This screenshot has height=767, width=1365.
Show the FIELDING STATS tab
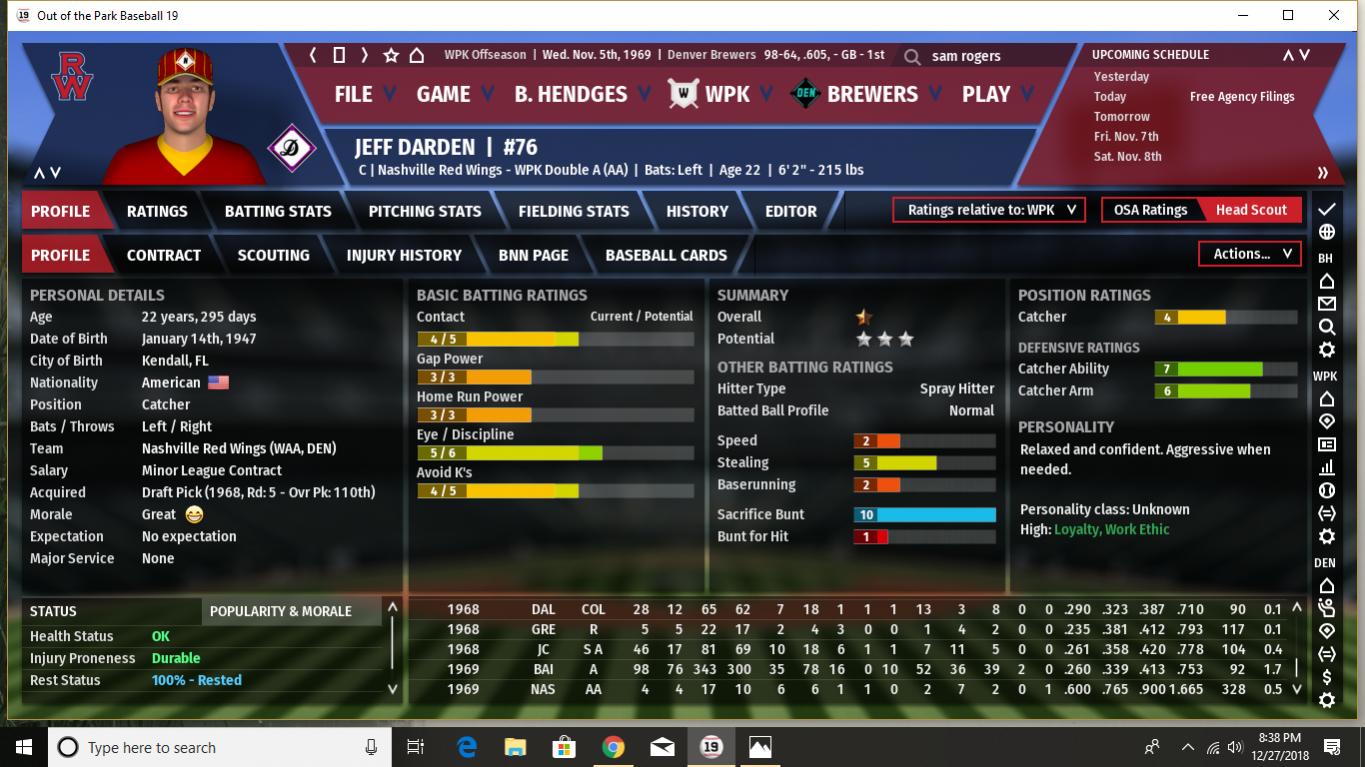click(573, 211)
